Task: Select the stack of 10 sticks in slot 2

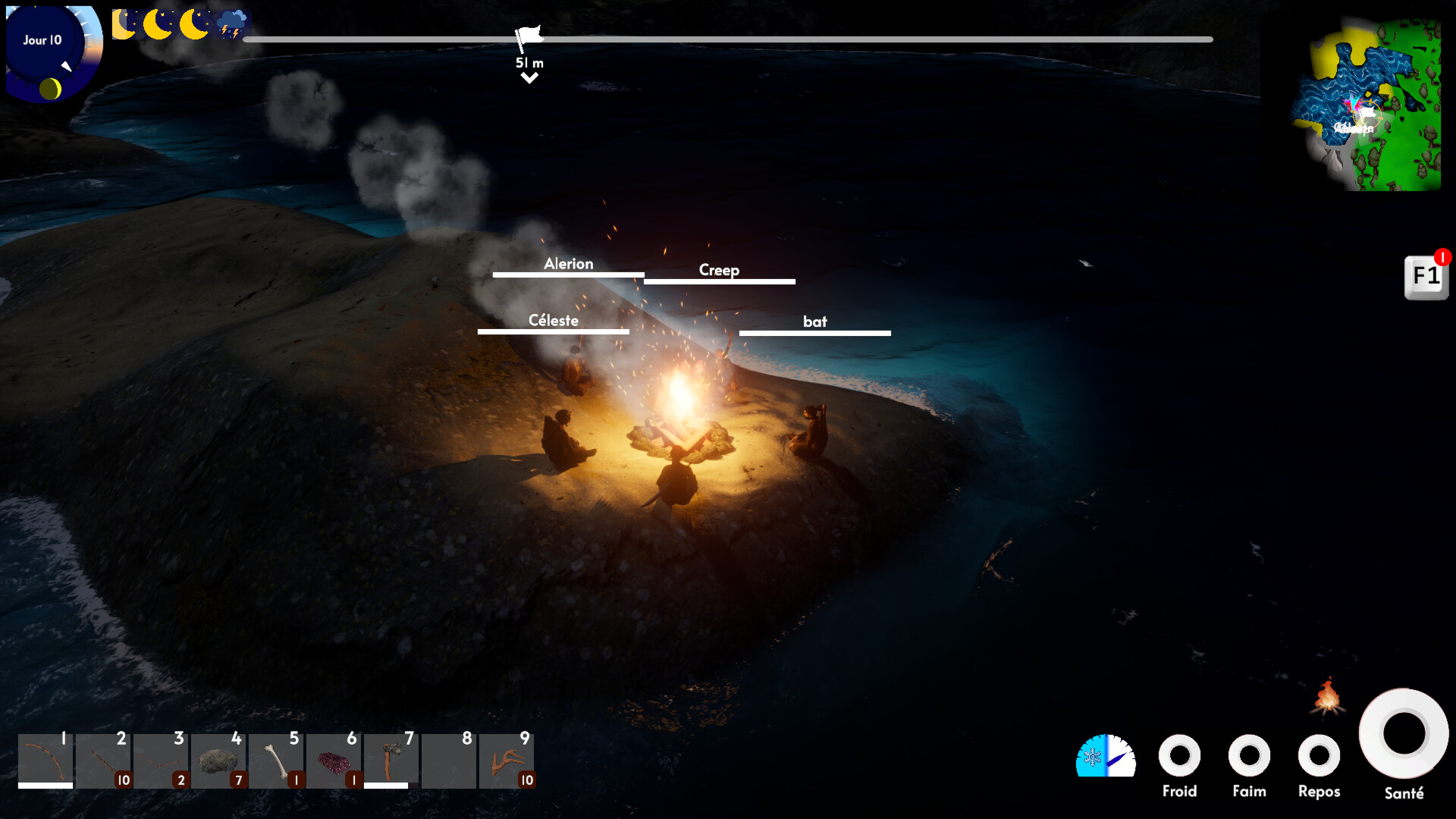Action: (x=104, y=761)
